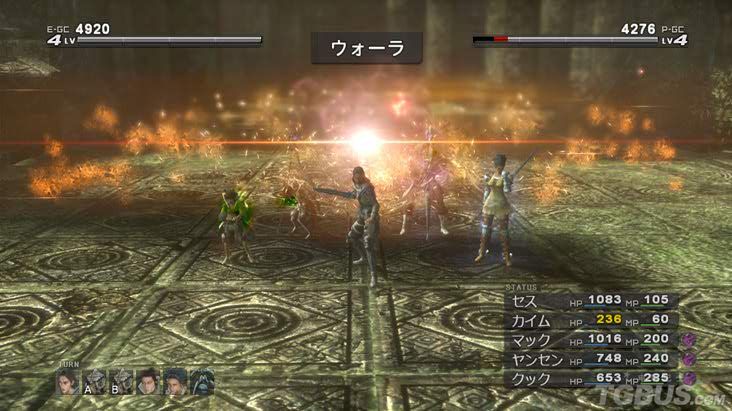This screenshot has height=411, width=732.
Task: Click the last portrait in the turn order
Action: (202, 381)
